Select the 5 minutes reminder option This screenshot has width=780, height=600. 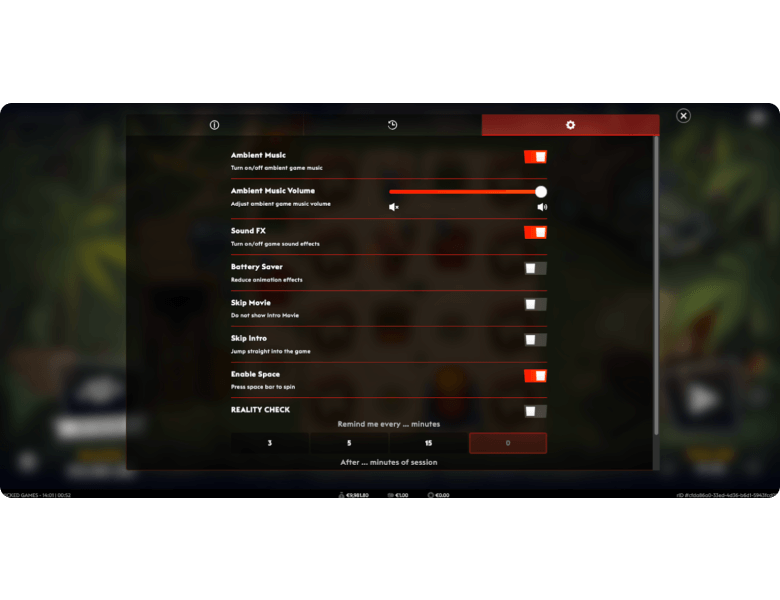tap(349, 443)
